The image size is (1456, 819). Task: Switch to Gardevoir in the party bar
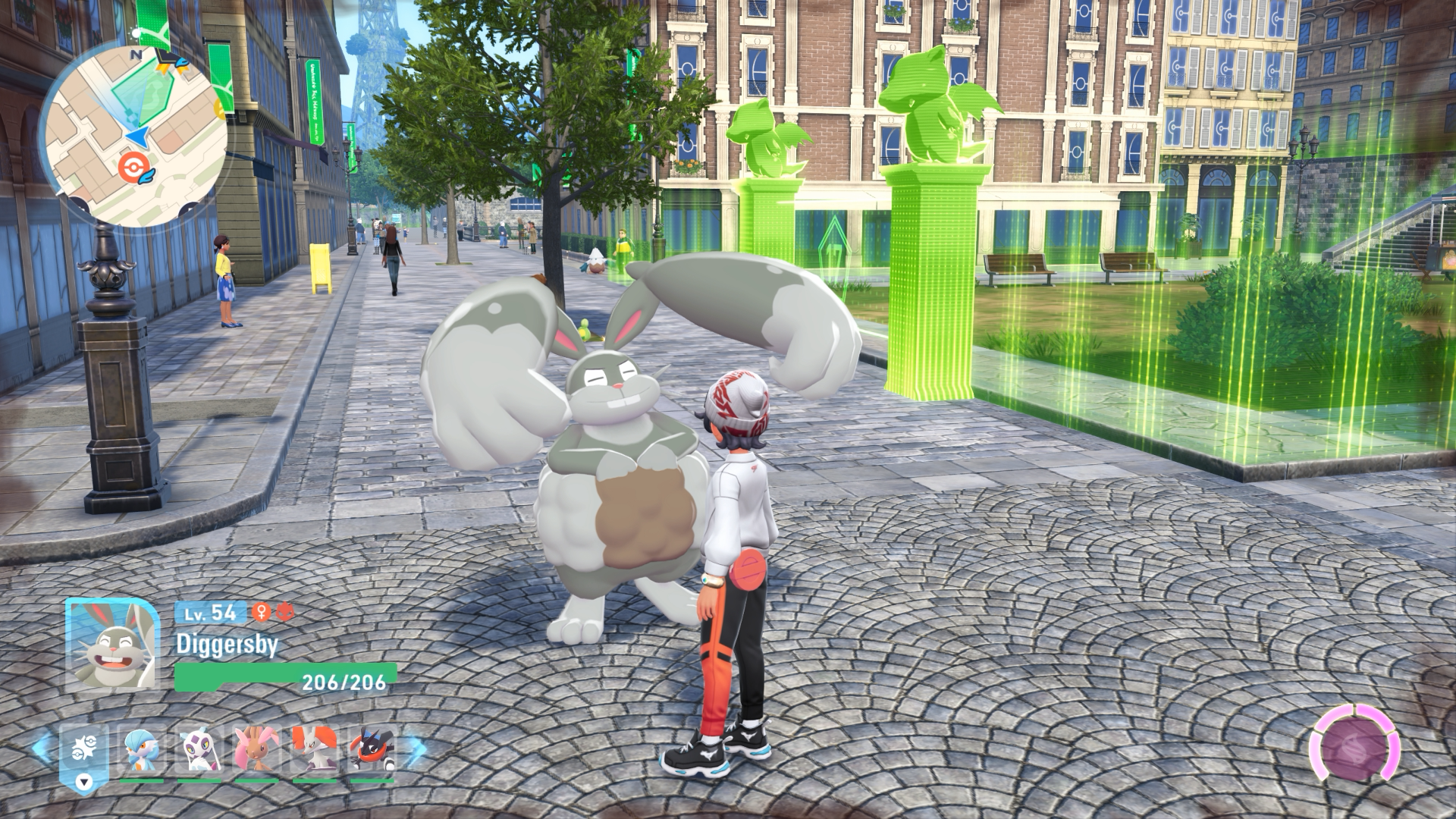[x=142, y=752]
